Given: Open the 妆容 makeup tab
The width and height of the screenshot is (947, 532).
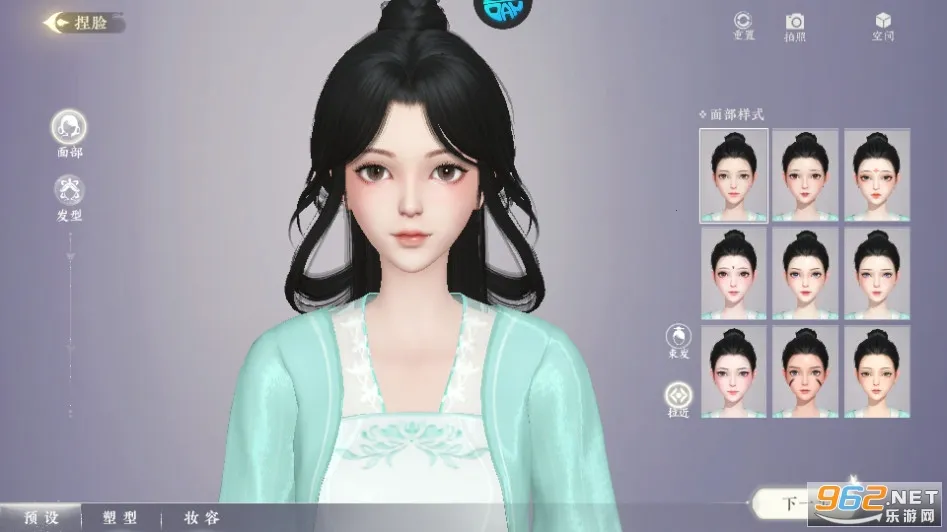Looking at the screenshot, I should 201,518.
